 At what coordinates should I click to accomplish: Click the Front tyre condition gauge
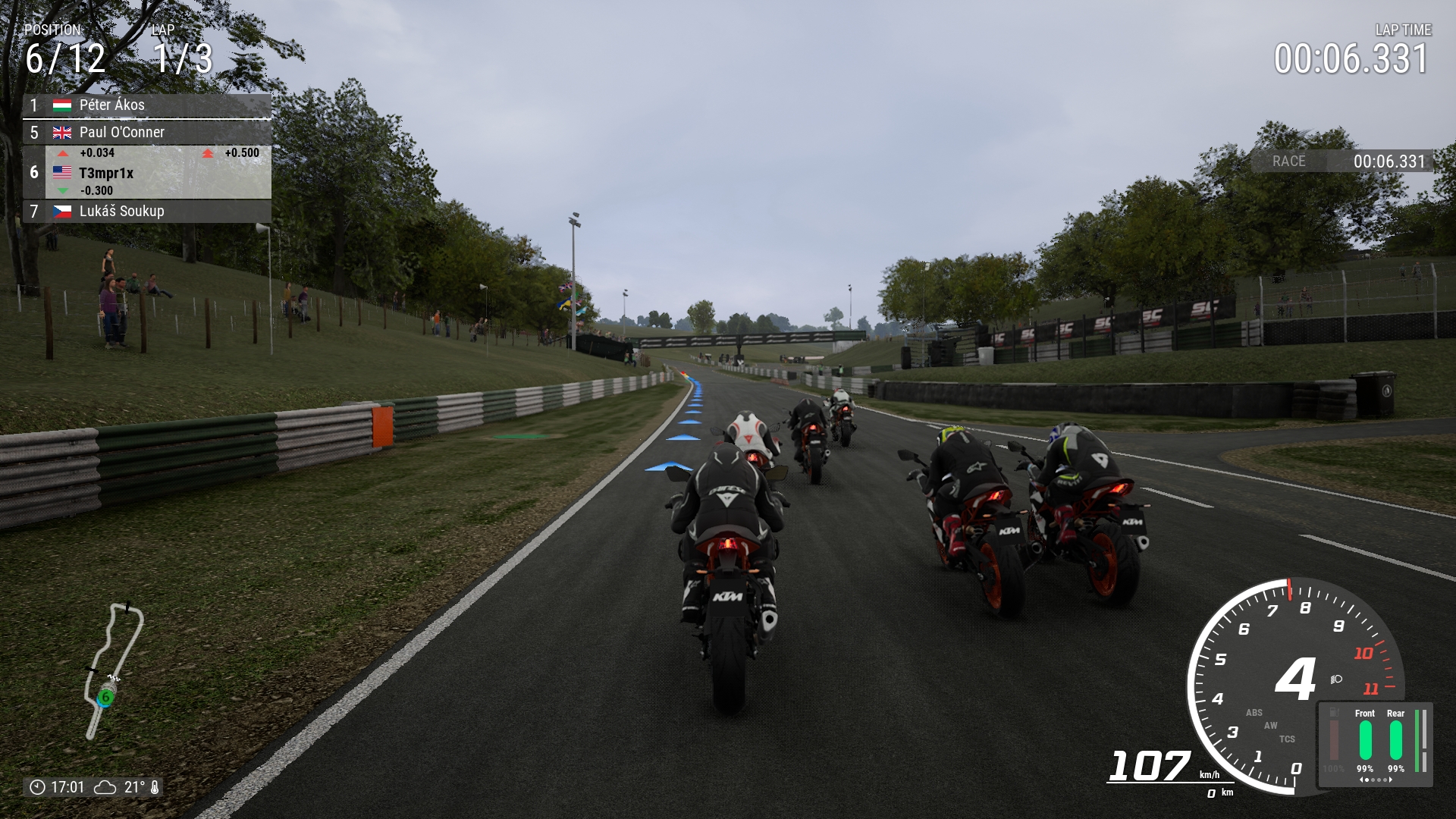pyautogui.click(x=1365, y=739)
